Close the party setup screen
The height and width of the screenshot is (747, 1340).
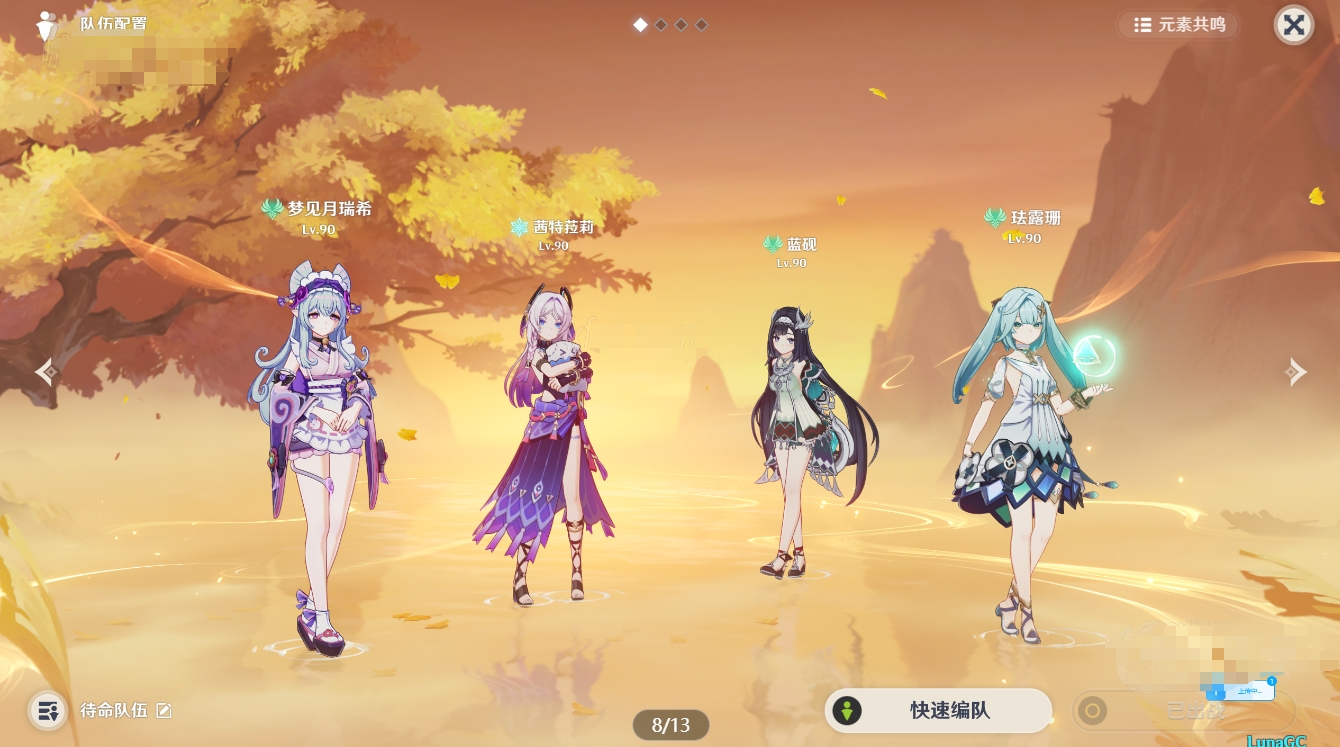(1293, 25)
